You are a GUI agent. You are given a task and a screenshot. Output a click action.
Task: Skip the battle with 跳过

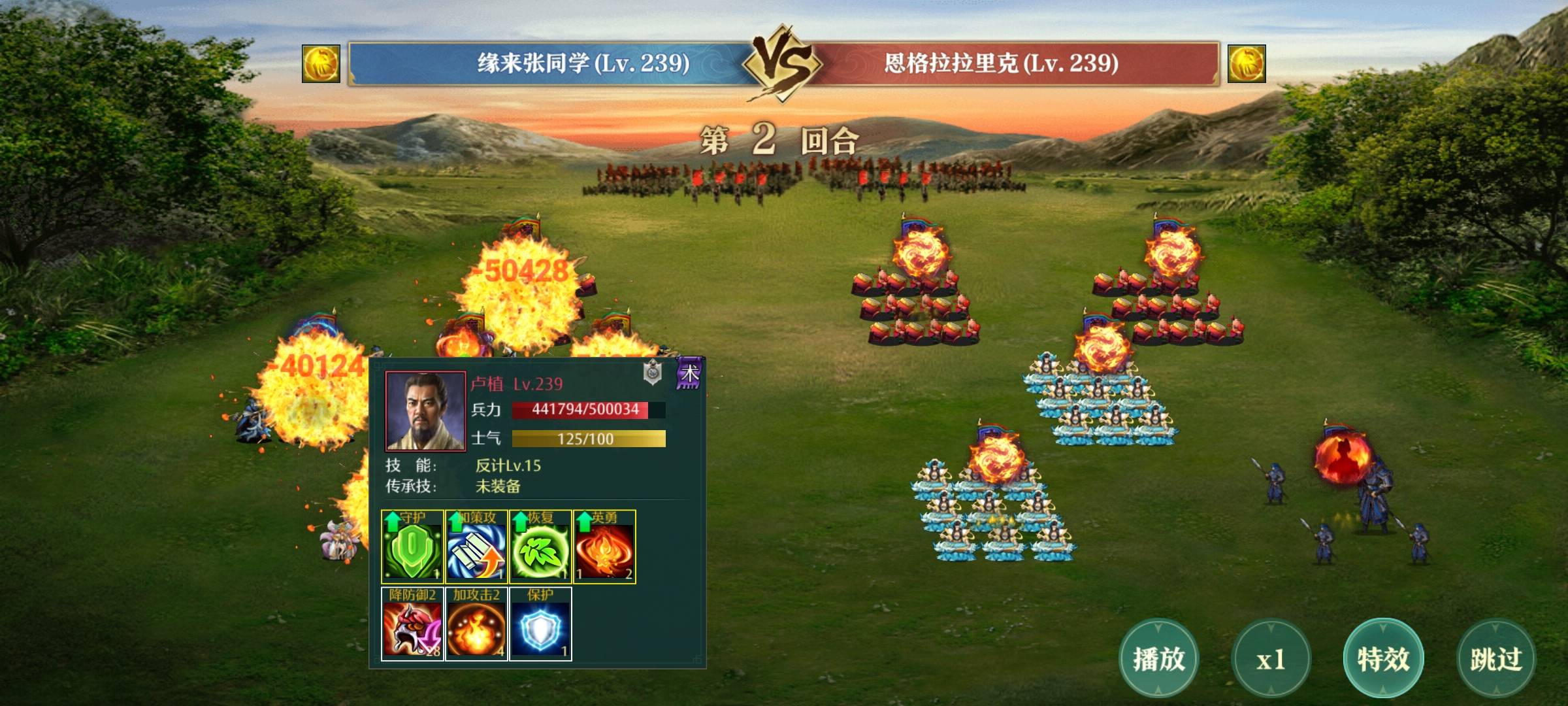click(x=1496, y=659)
